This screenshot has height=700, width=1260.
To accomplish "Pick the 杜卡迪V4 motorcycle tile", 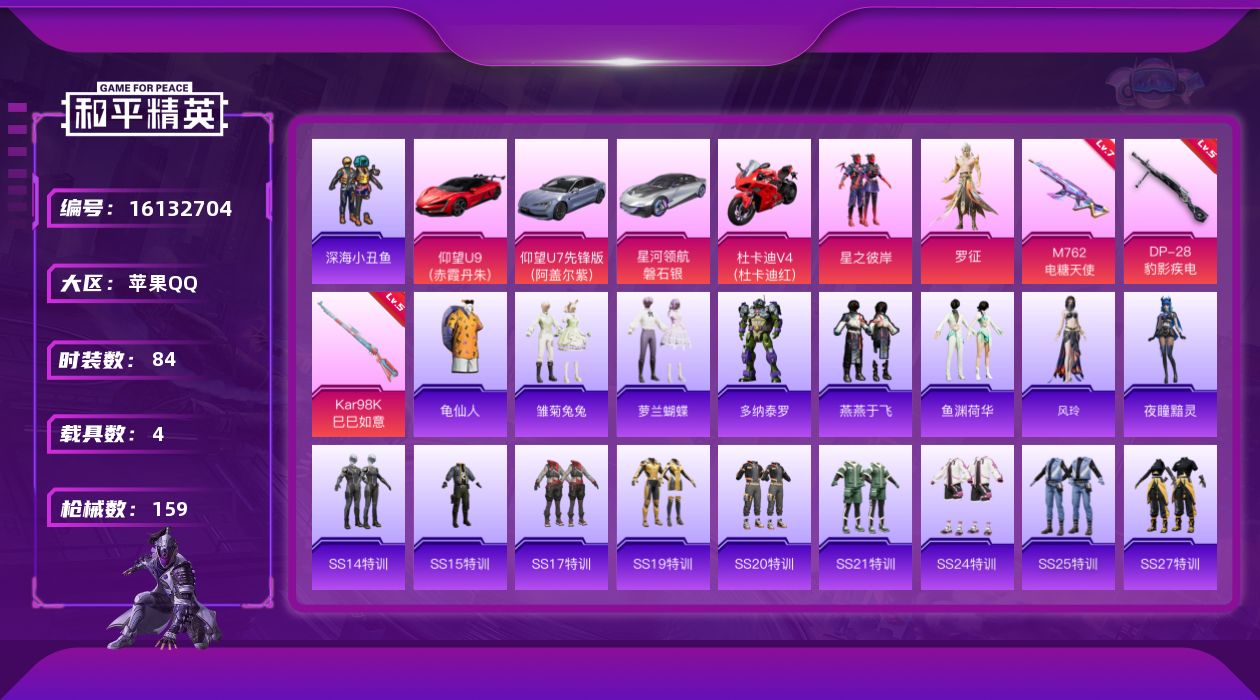I will 764,210.
